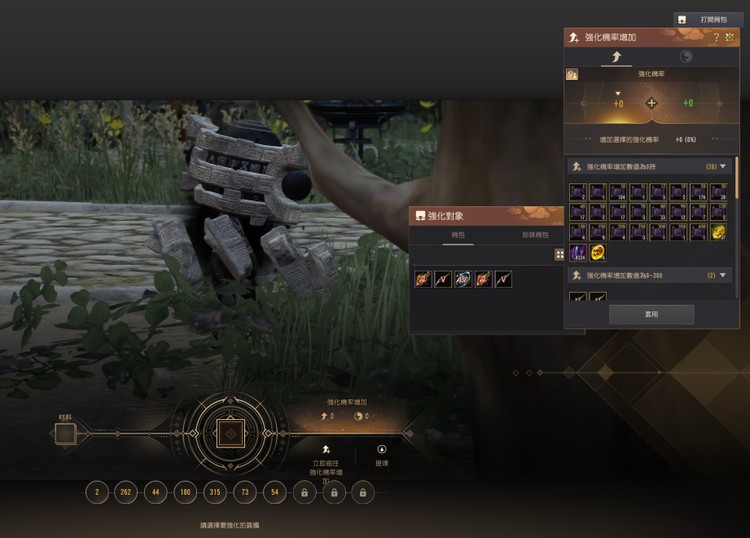This screenshot has height=538, width=750.
Task: Collapse the 強化機率增加數值為0時 section
Action: (x=723, y=166)
